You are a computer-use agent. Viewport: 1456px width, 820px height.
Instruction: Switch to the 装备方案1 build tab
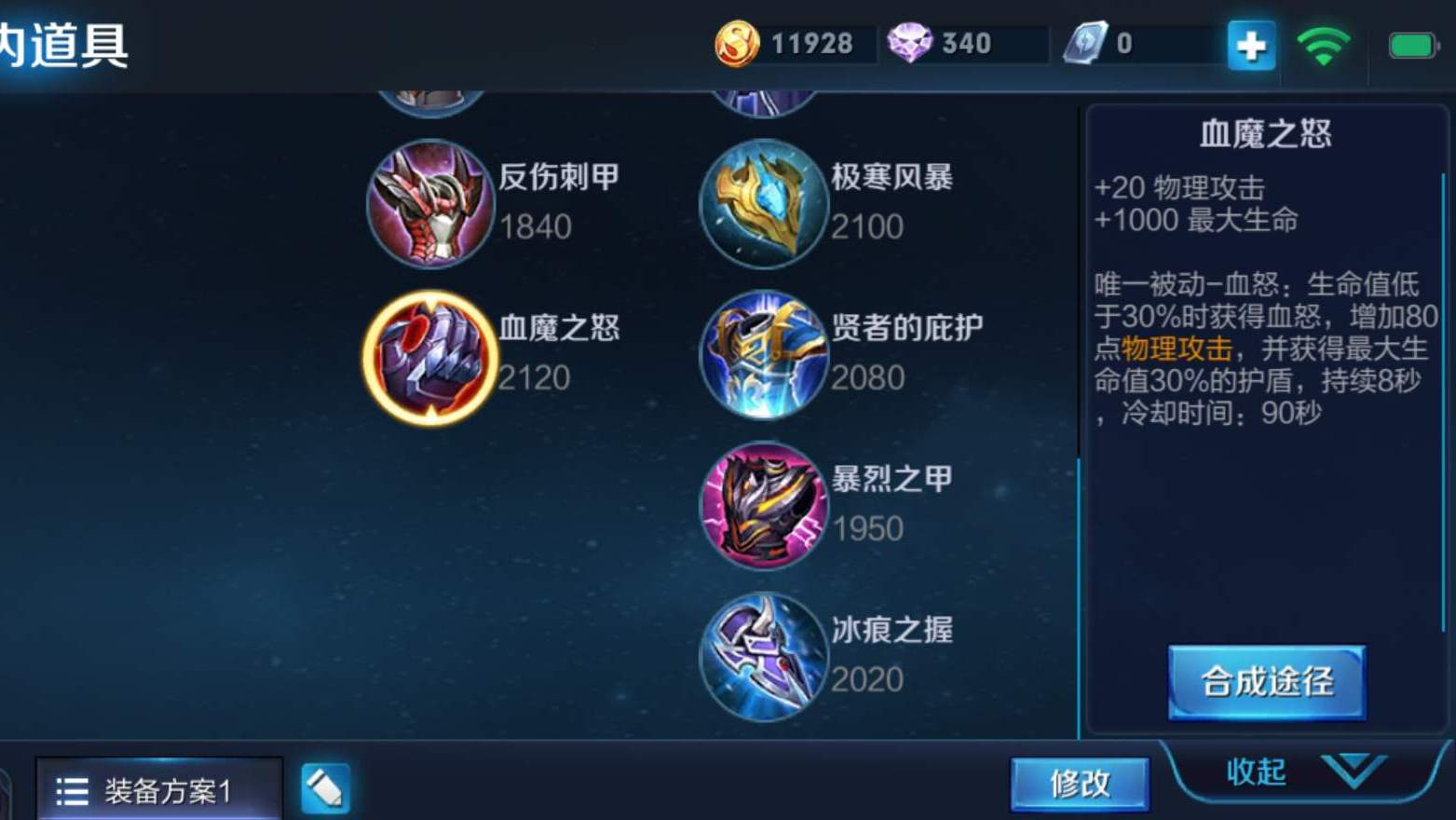point(158,787)
